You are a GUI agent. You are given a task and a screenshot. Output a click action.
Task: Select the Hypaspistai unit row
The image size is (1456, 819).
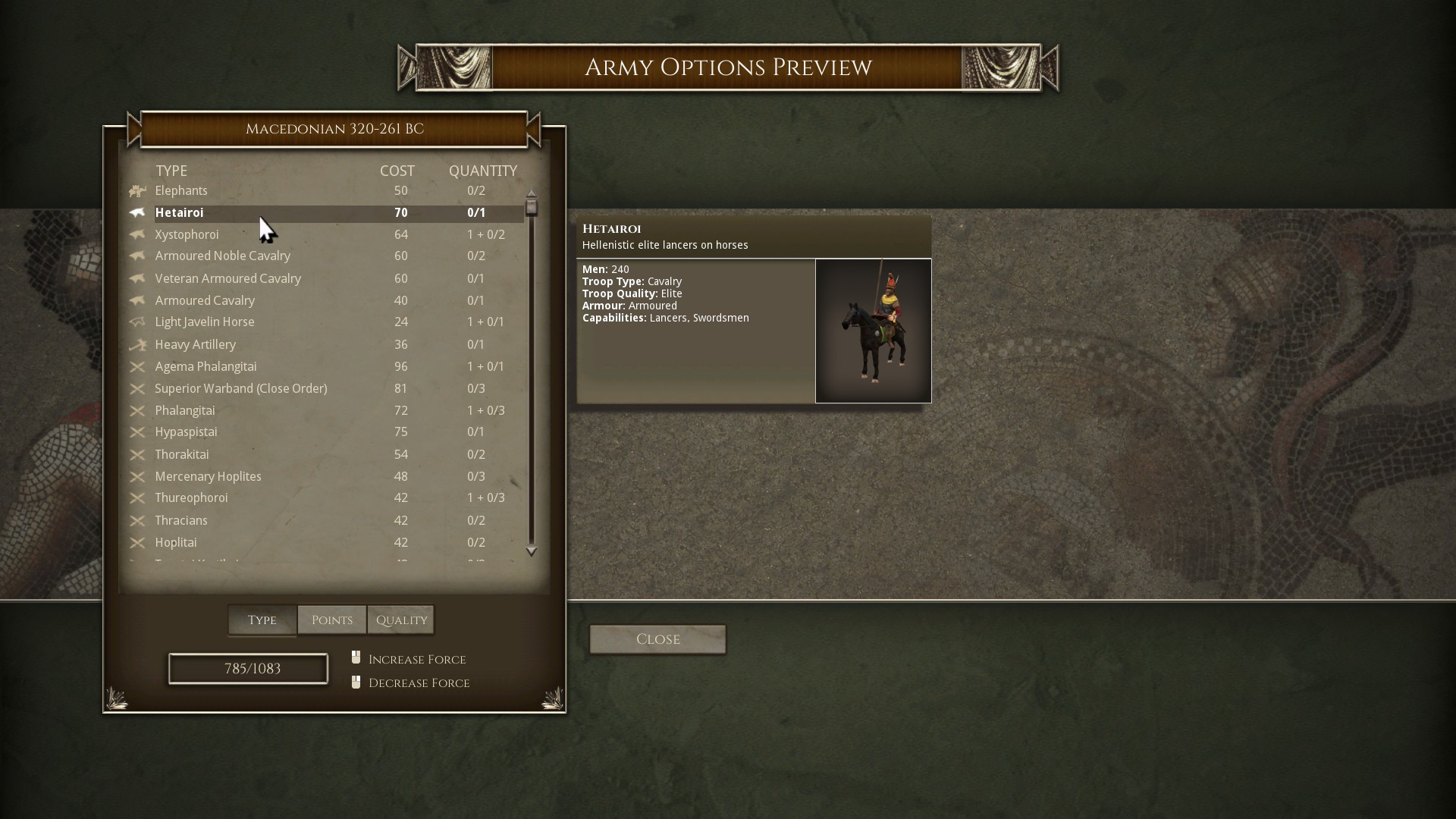click(186, 432)
